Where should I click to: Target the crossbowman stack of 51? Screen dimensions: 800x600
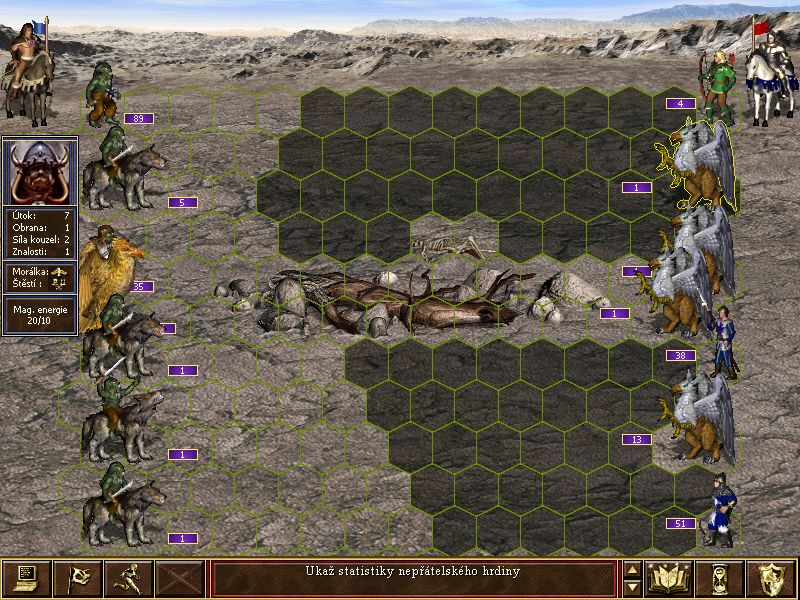click(x=717, y=510)
